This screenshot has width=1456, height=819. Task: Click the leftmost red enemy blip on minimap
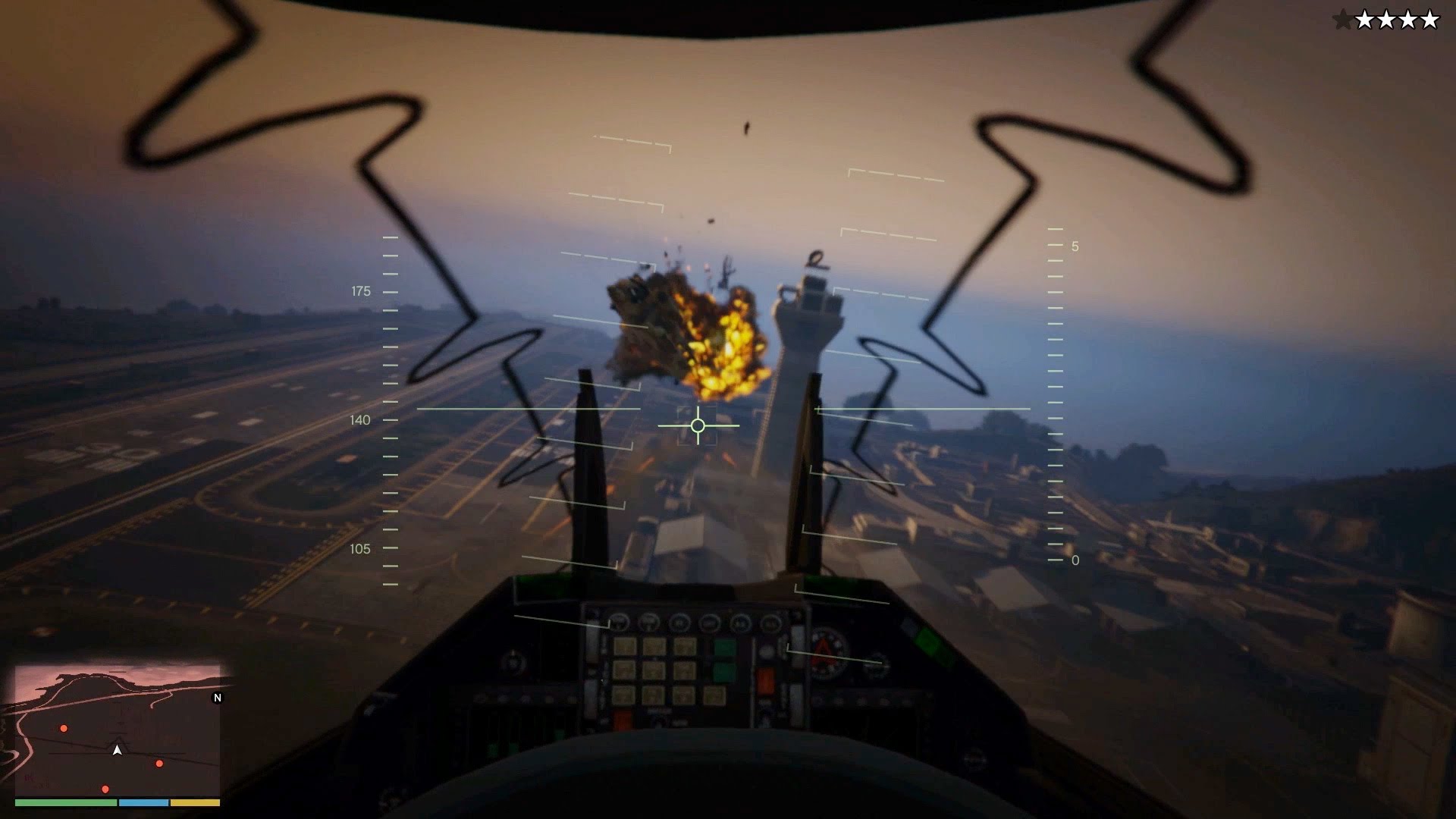point(64,728)
